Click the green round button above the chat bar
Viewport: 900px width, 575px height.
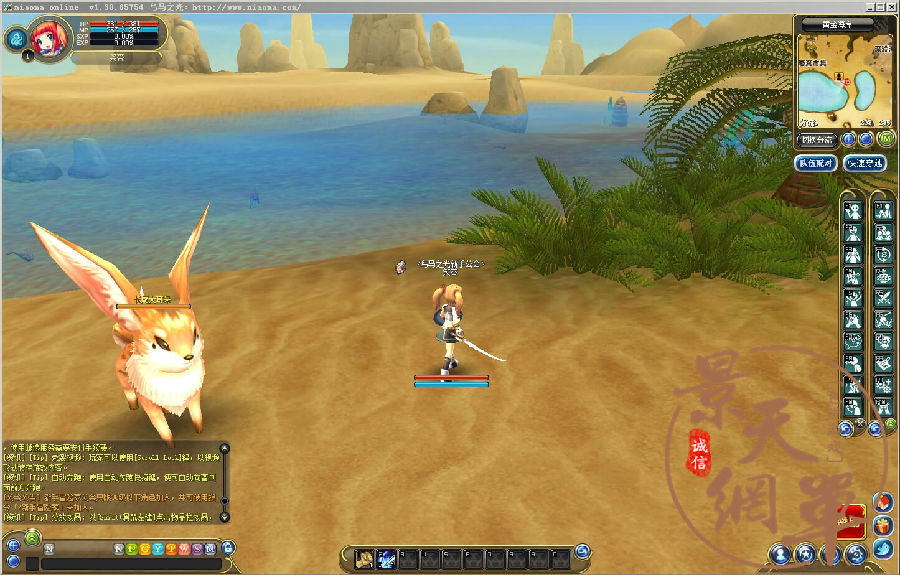click(32, 539)
